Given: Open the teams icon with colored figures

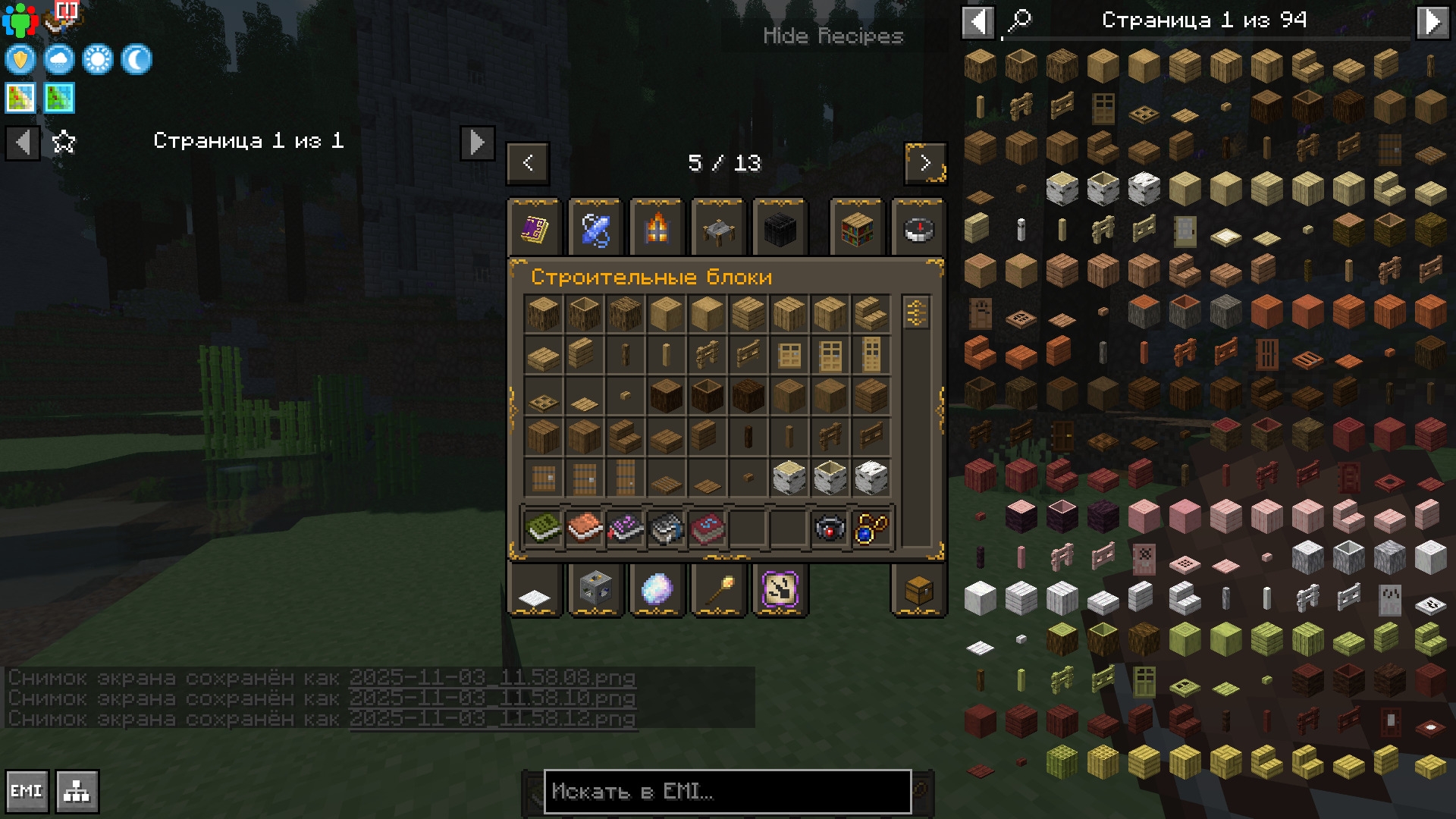Looking at the screenshot, I should coord(20,20).
